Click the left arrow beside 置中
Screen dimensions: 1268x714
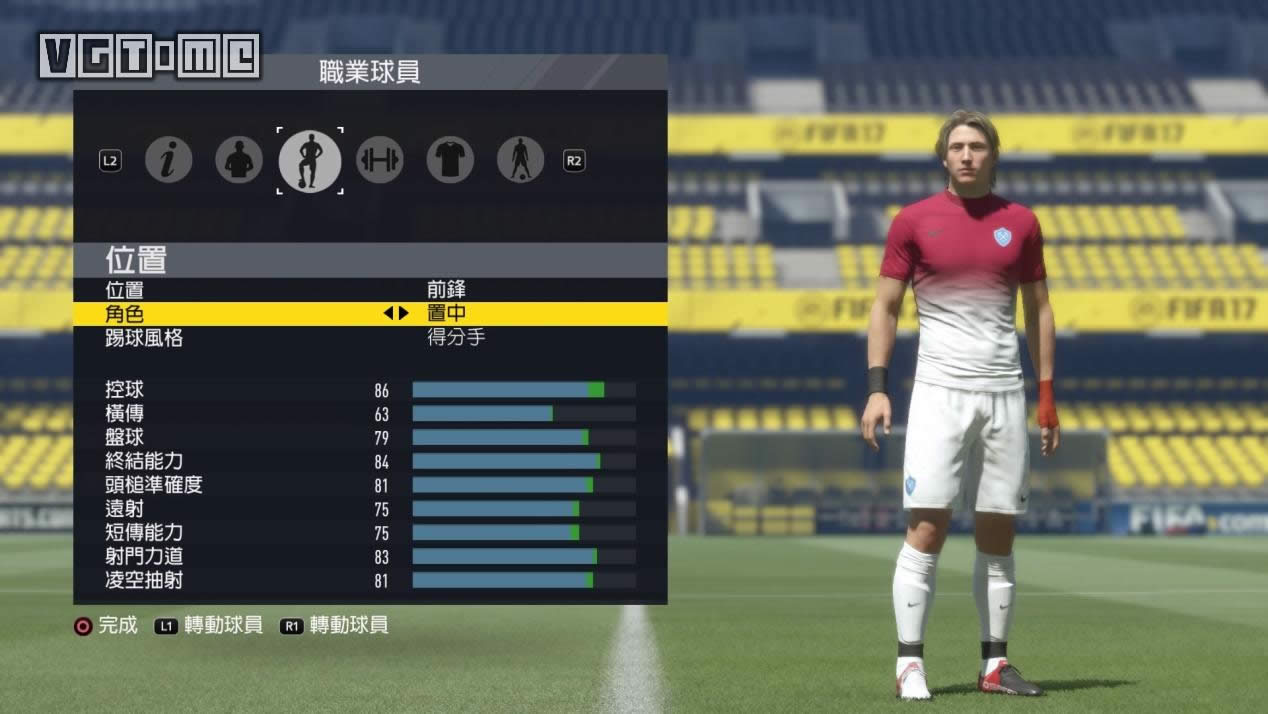388,314
